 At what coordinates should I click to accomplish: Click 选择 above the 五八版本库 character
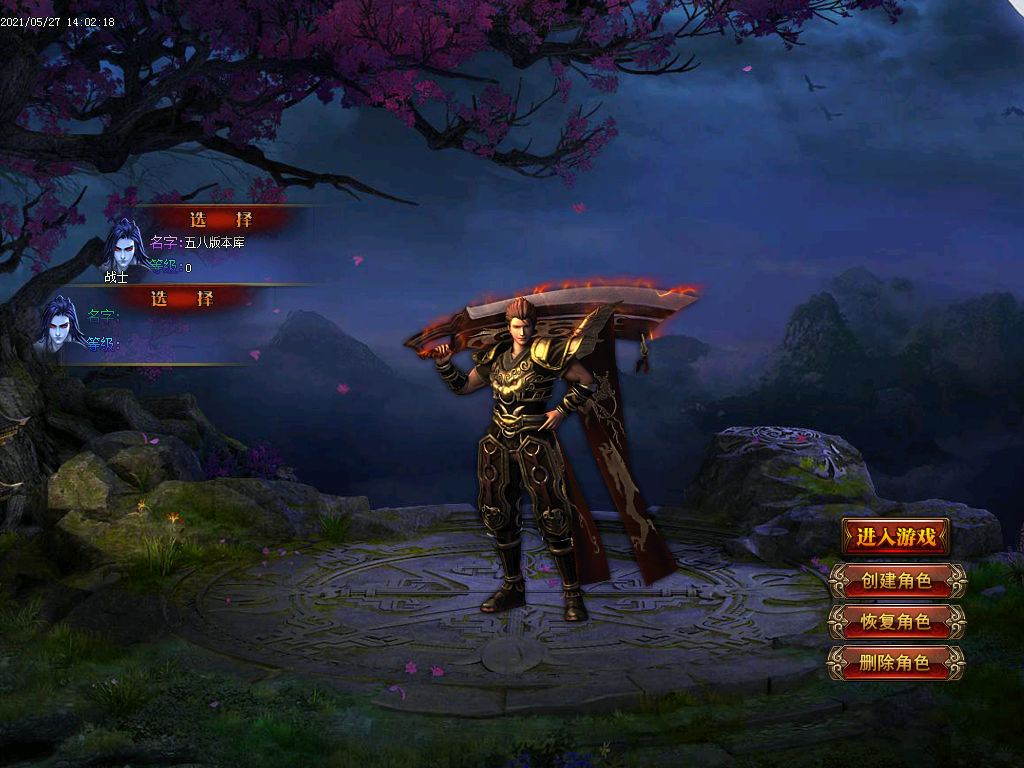click(221, 219)
